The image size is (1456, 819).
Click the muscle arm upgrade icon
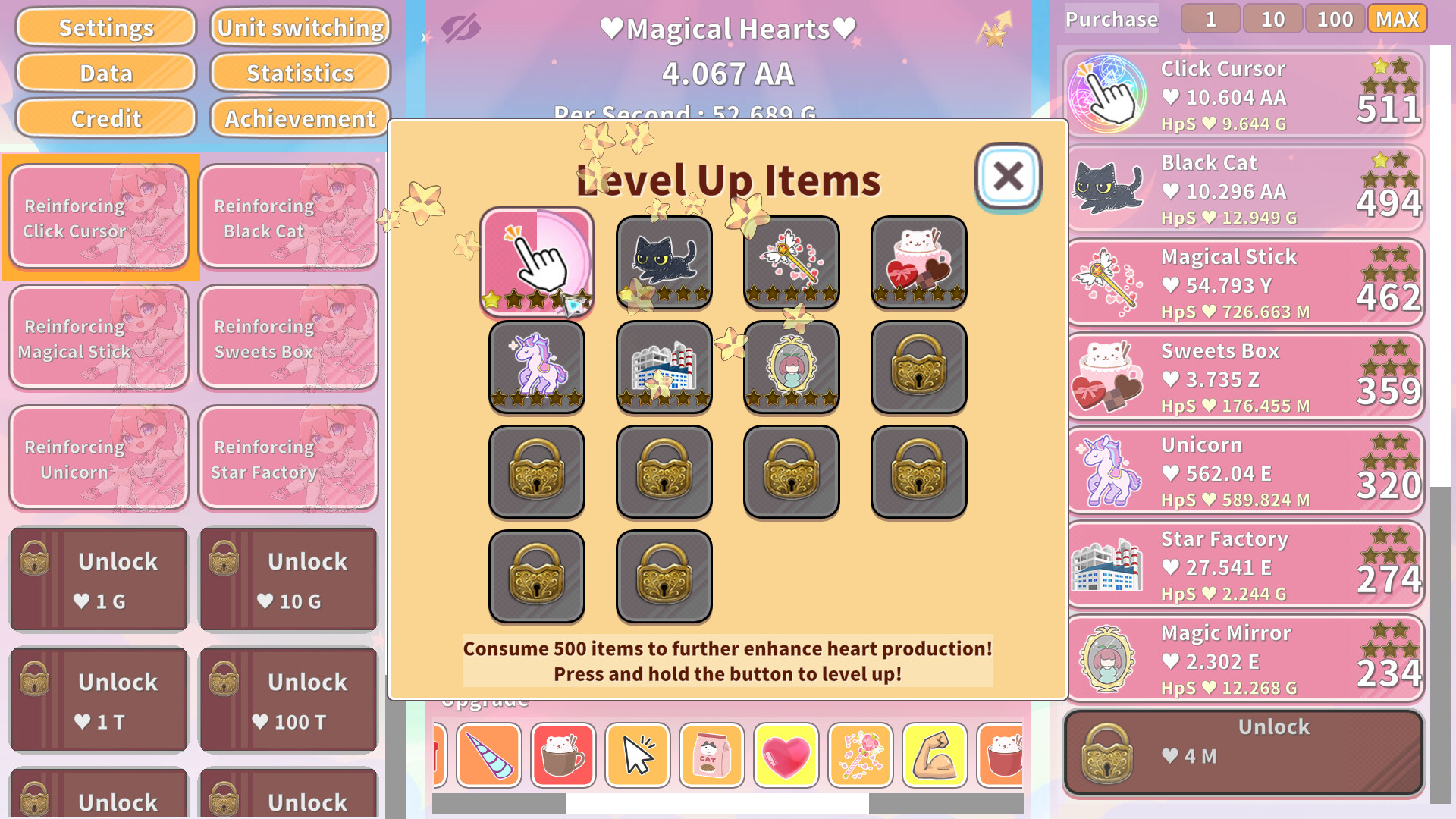934,756
